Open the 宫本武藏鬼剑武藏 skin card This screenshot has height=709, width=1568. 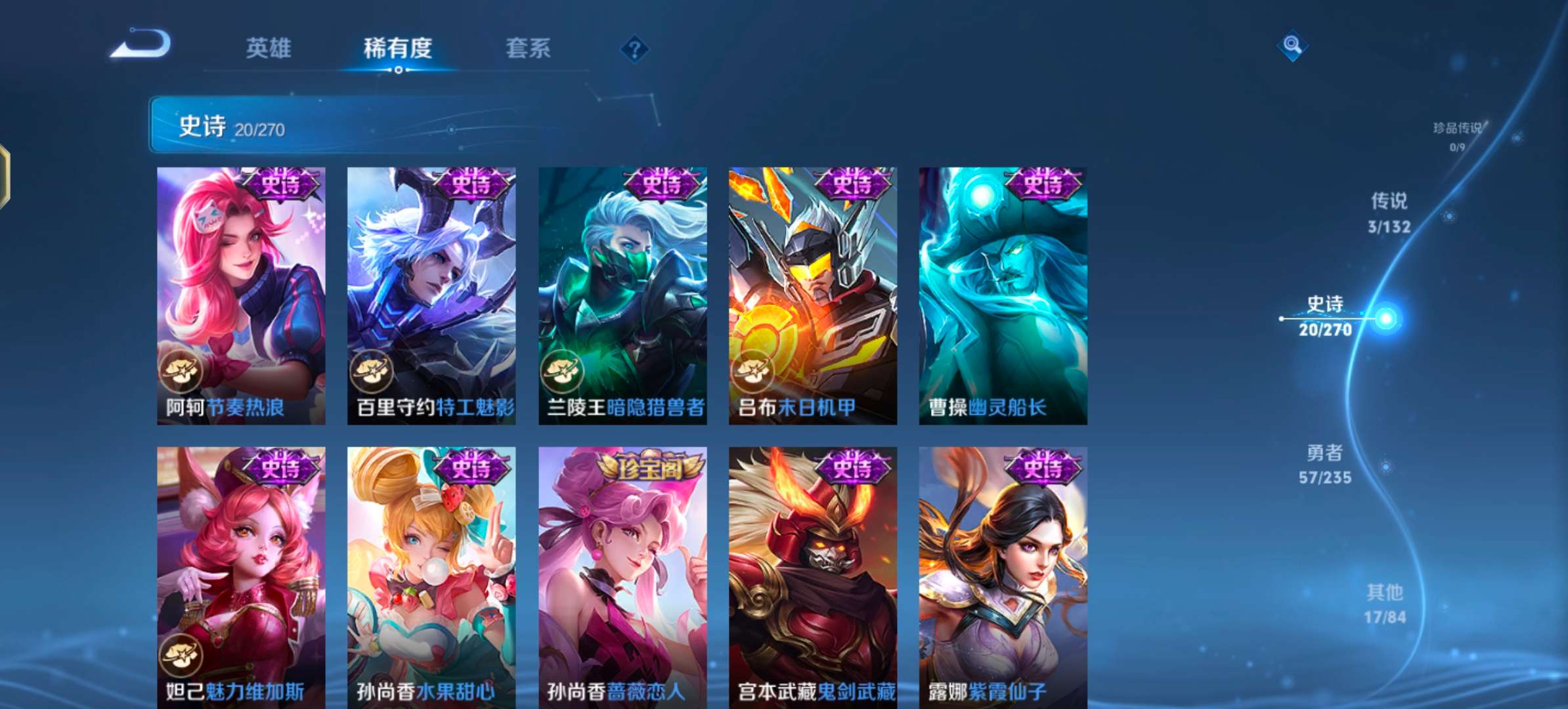point(813,571)
